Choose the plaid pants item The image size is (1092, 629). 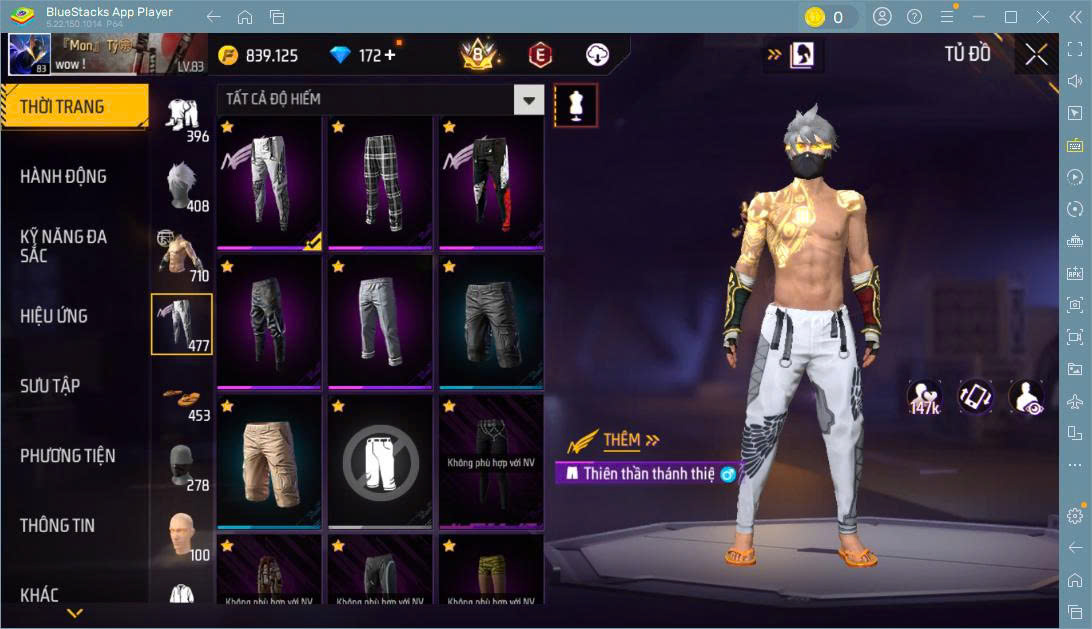[x=380, y=182]
